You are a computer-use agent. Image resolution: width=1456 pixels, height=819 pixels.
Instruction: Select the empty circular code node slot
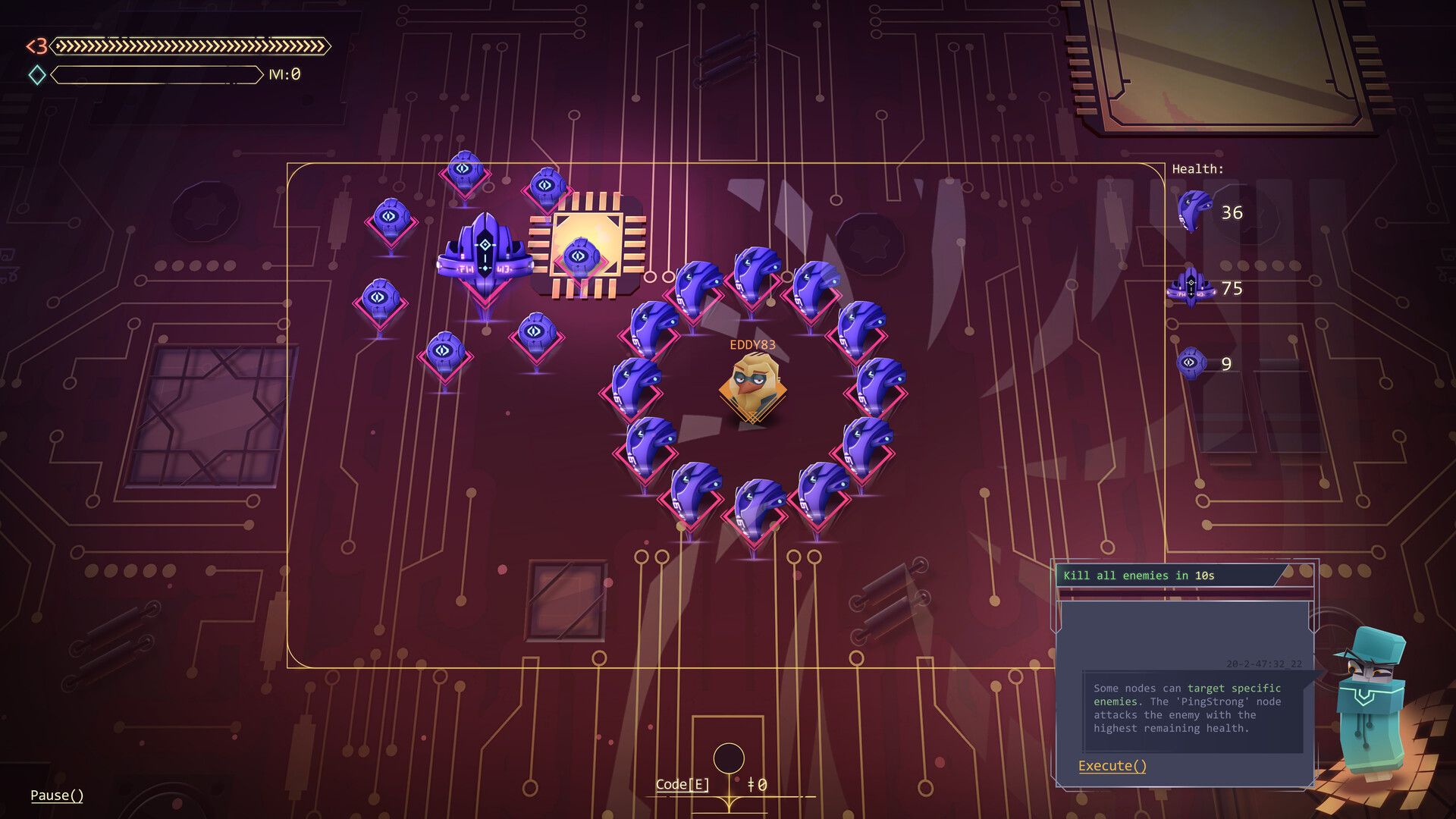729,758
